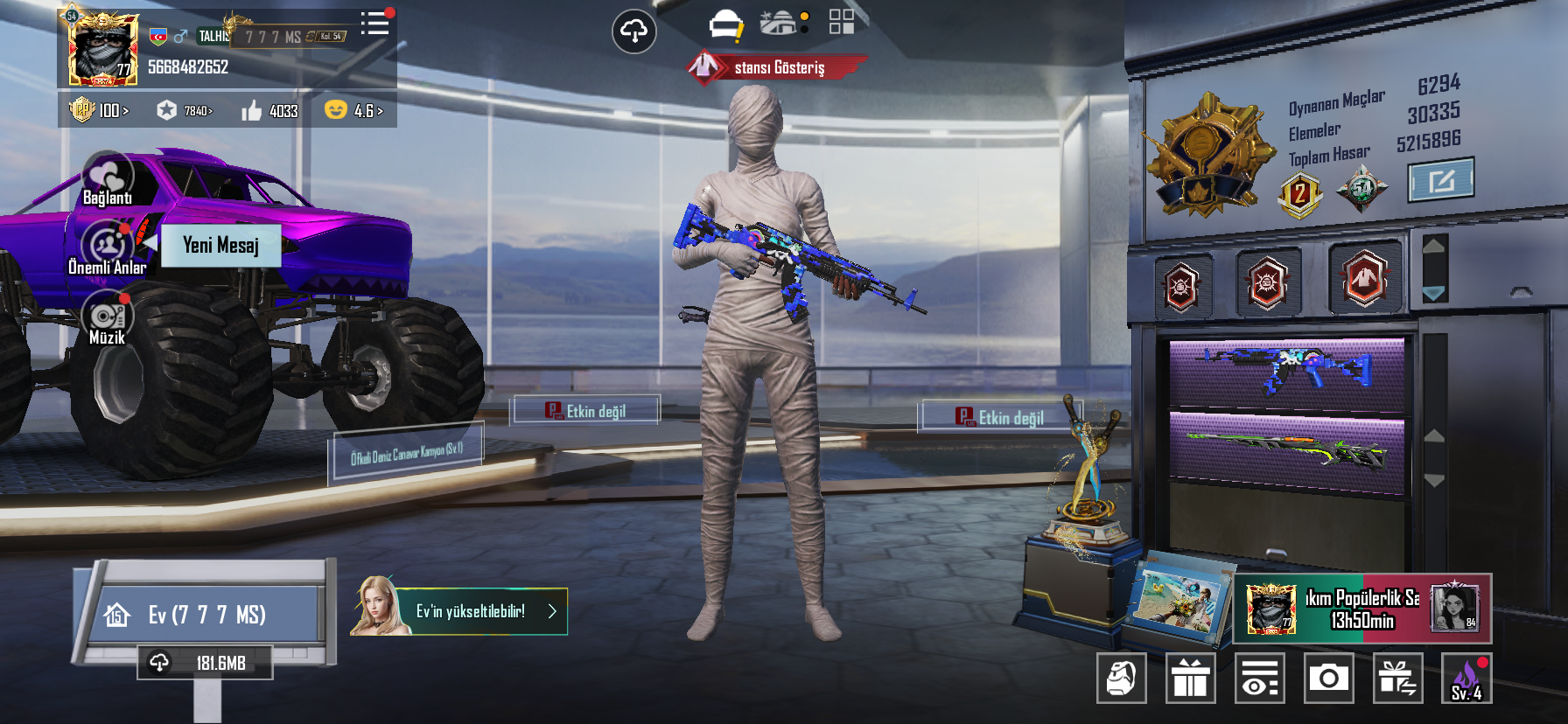Open the backpack inventory icon
The height and width of the screenshot is (724, 1568).
pos(1121,679)
